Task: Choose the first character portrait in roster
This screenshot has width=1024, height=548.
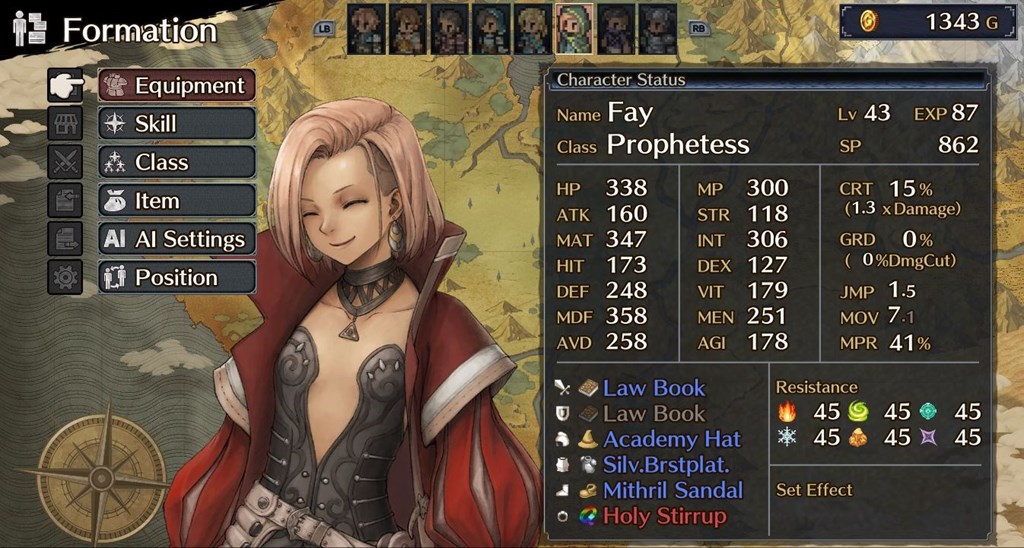Action: pos(367,29)
